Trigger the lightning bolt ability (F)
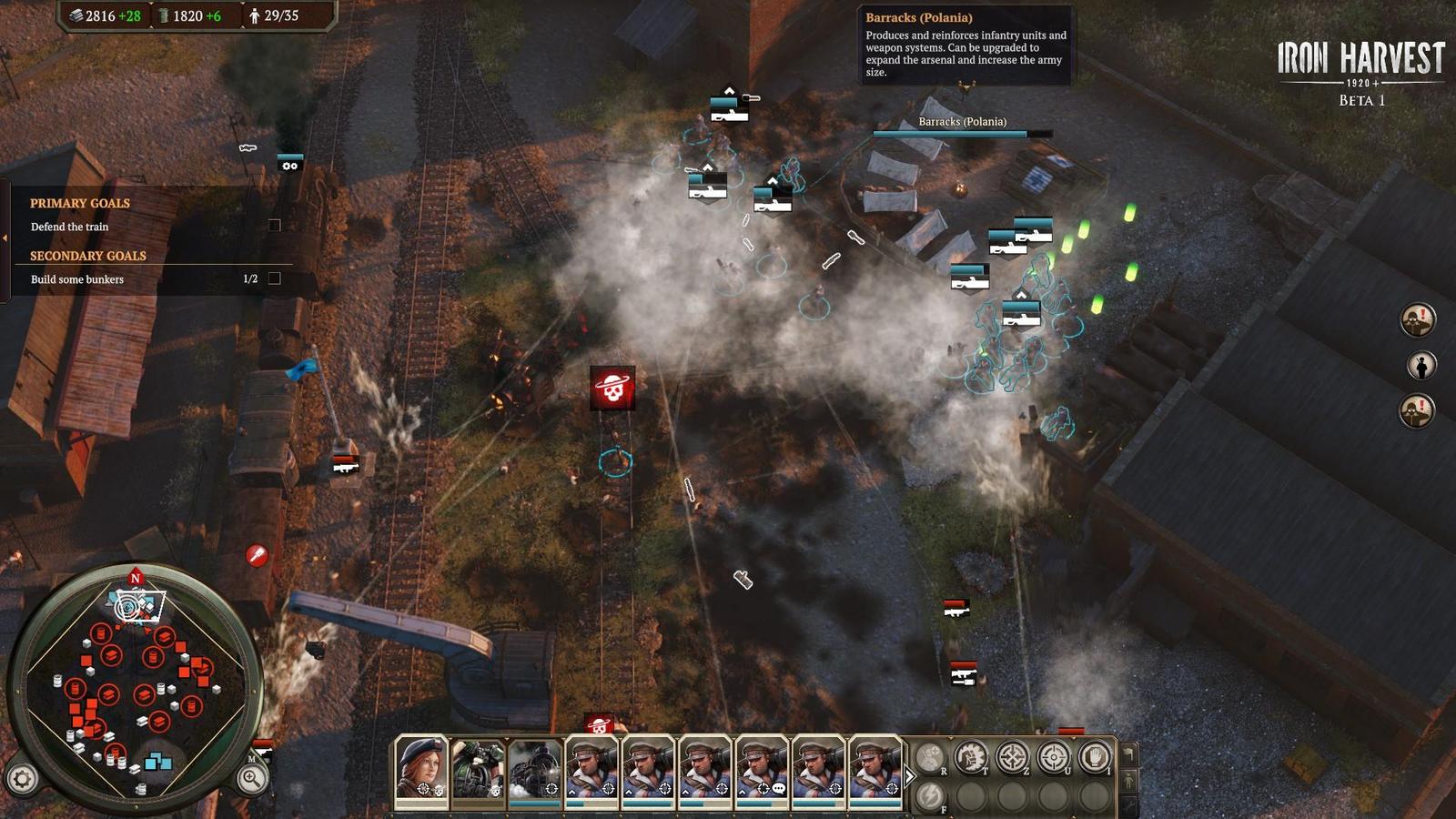Image resolution: width=1456 pixels, height=819 pixels. pyautogui.click(x=929, y=796)
